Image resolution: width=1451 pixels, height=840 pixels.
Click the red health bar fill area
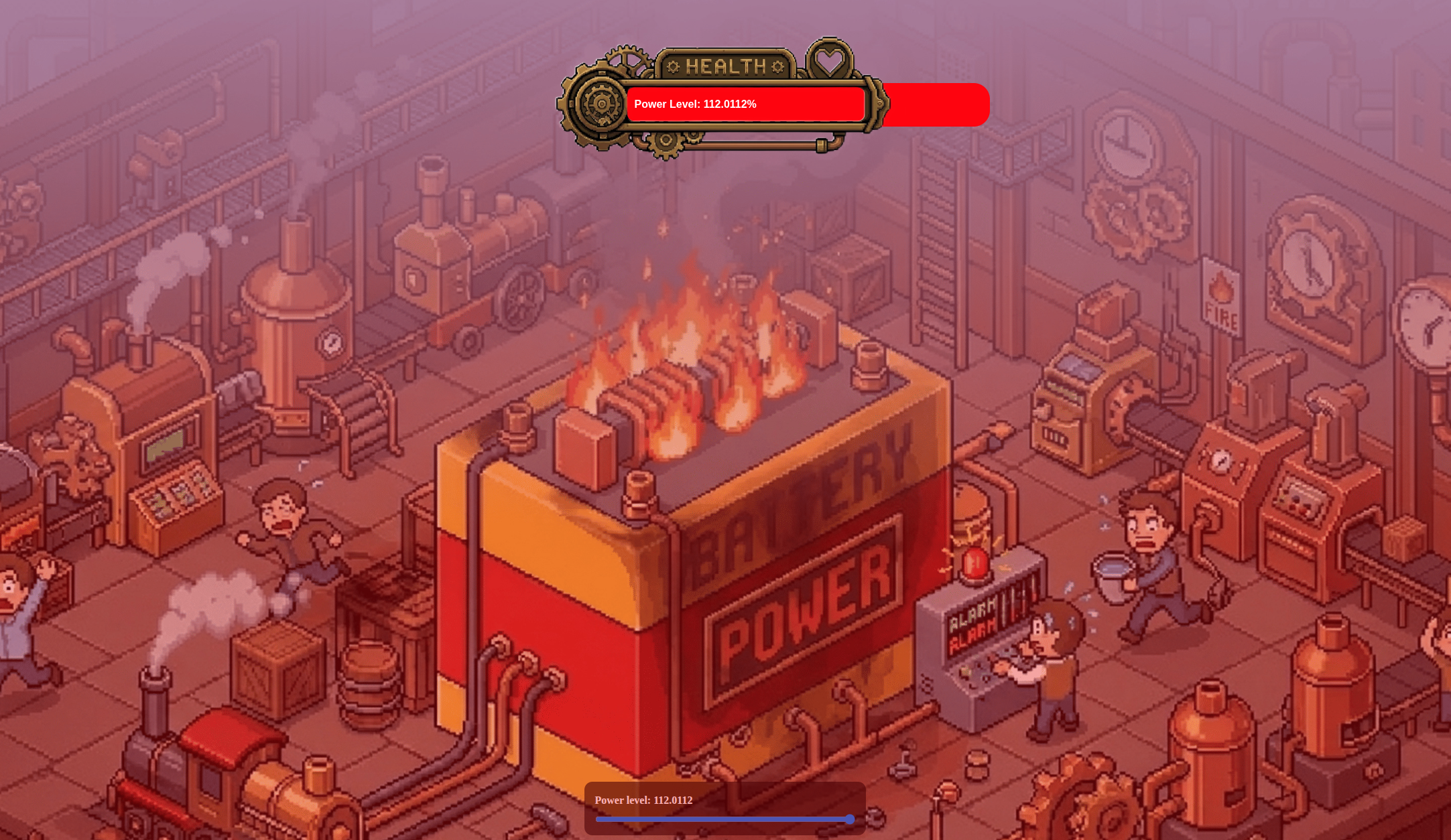click(x=938, y=104)
